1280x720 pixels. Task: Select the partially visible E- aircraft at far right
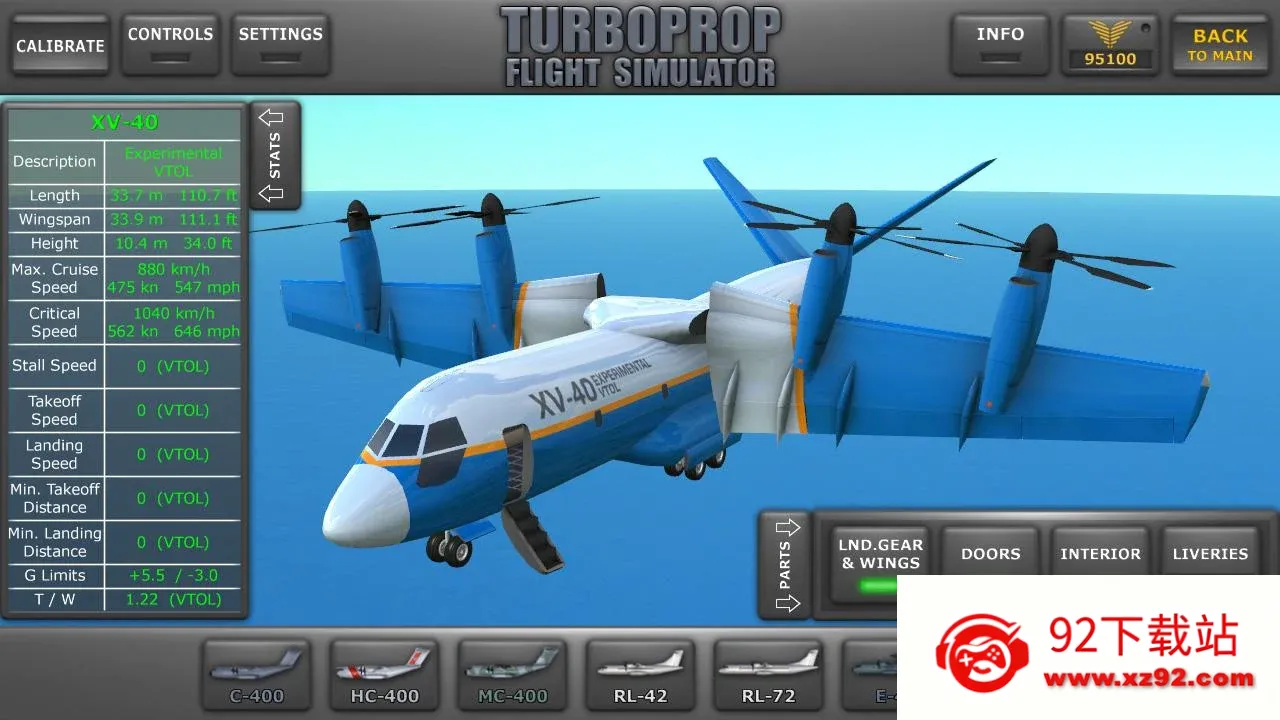(872, 672)
